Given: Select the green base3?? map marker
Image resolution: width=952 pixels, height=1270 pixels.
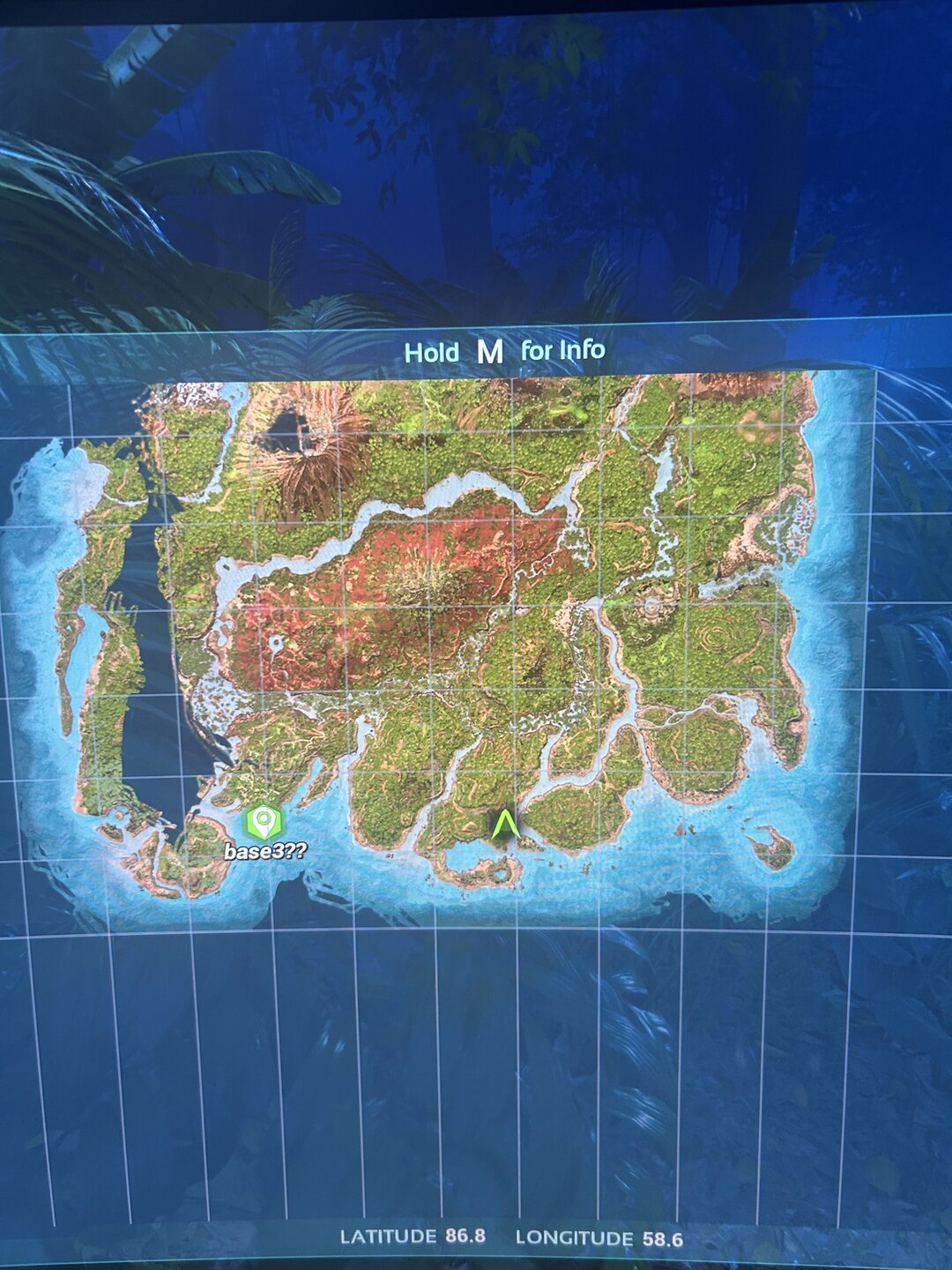Looking at the screenshot, I should tap(263, 822).
